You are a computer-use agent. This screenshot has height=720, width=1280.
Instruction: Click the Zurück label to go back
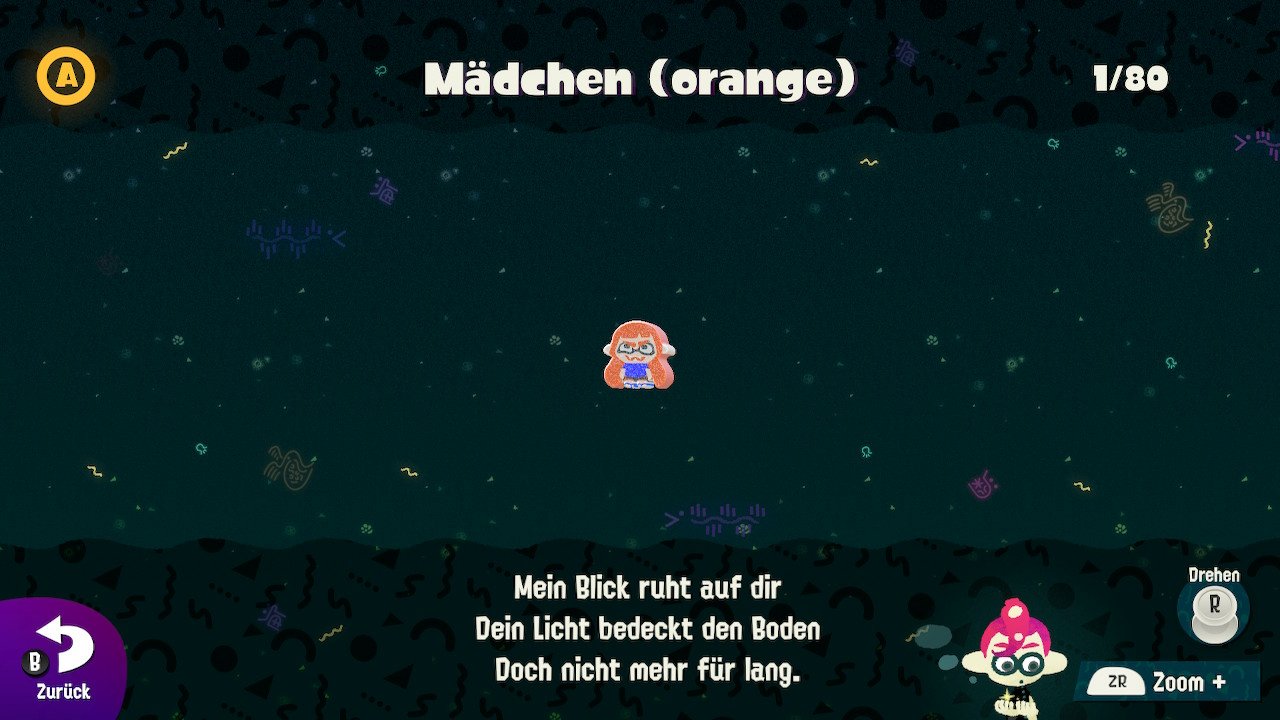click(63, 691)
